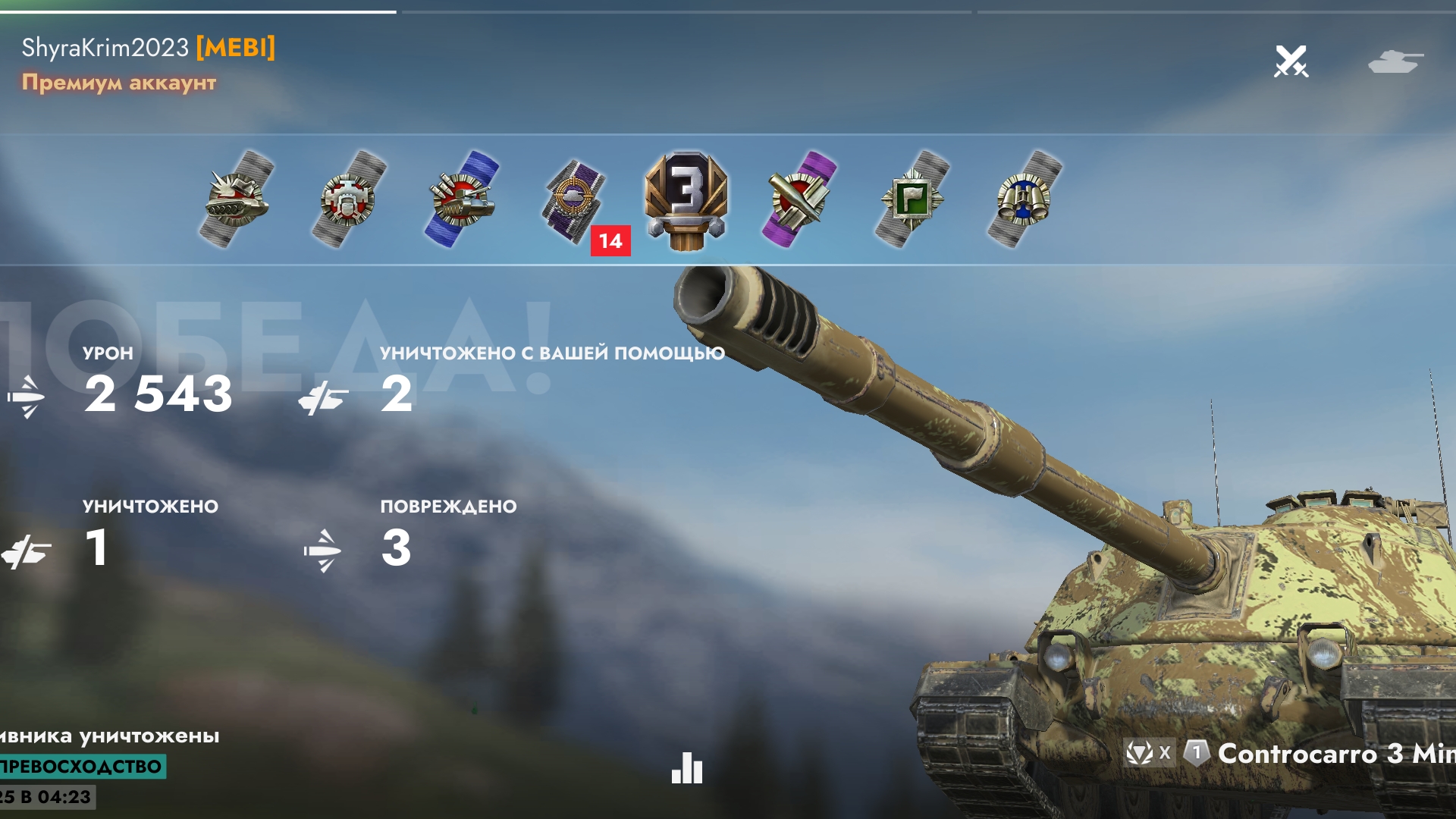This screenshot has width=1456, height=819.
Task: Open the tank garage icon
Action: [x=1395, y=61]
